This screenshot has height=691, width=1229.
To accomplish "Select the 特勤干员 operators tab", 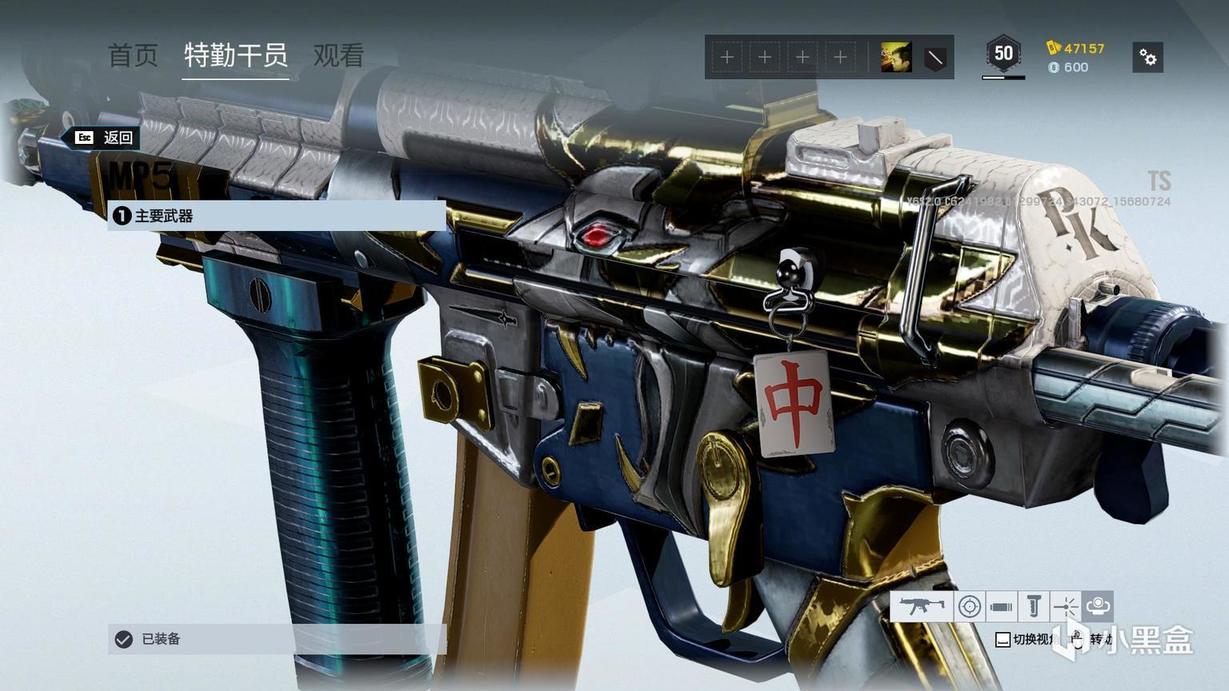I will (x=236, y=55).
